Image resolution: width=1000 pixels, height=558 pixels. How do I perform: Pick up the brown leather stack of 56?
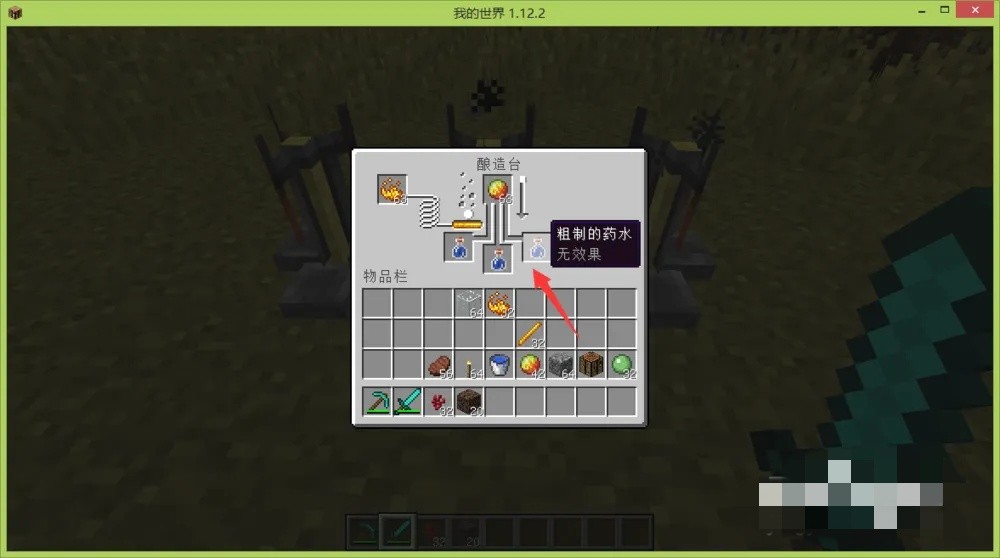(x=438, y=364)
